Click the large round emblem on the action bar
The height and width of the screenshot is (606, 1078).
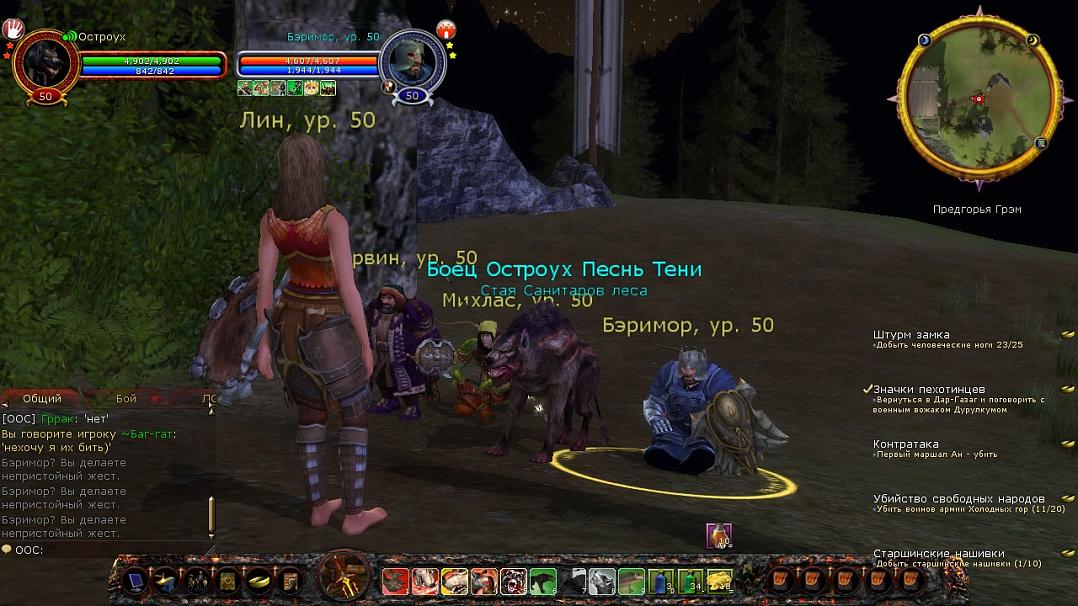pyautogui.click(x=345, y=577)
